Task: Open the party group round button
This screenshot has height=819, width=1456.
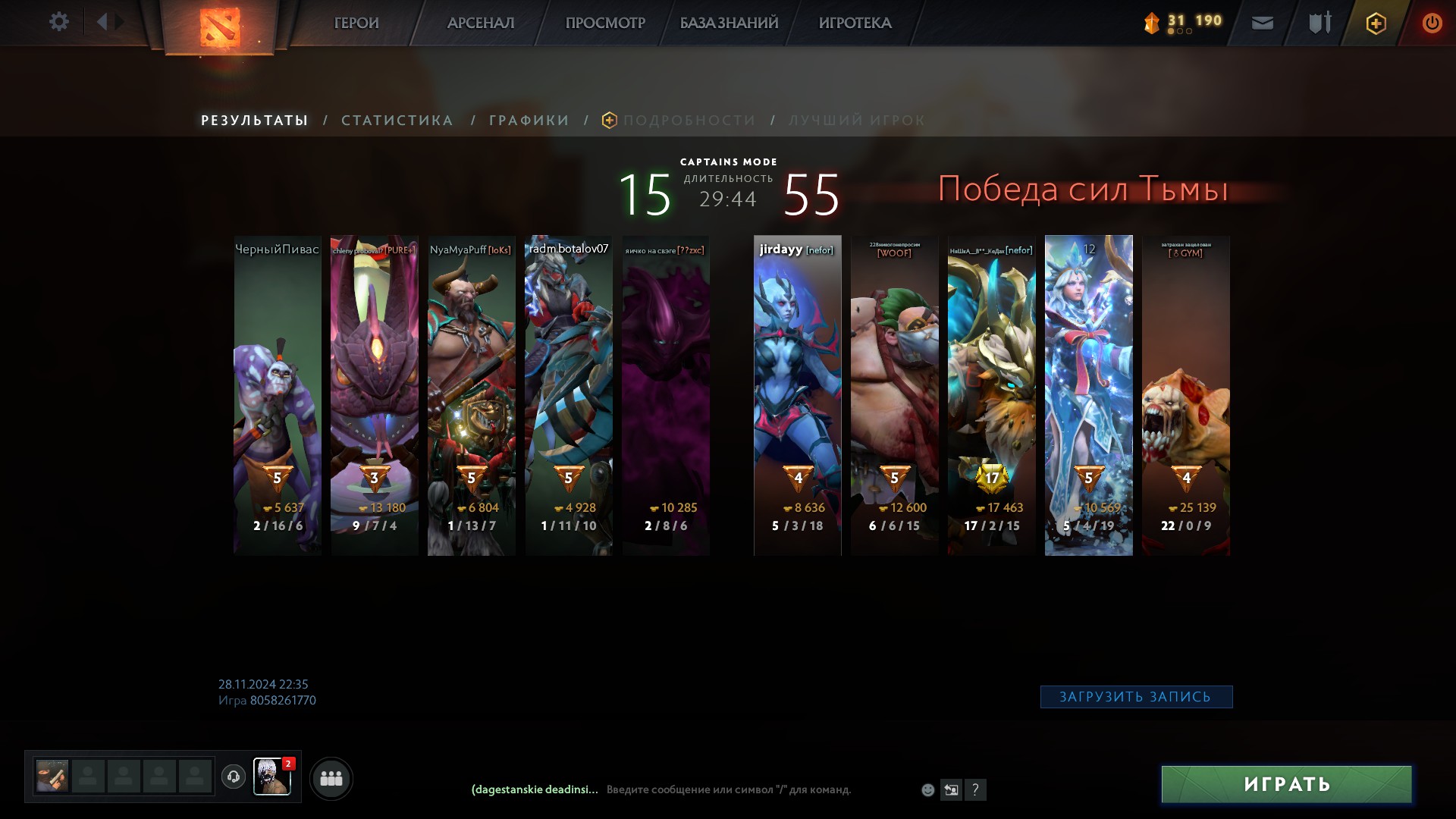Action: tap(331, 779)
